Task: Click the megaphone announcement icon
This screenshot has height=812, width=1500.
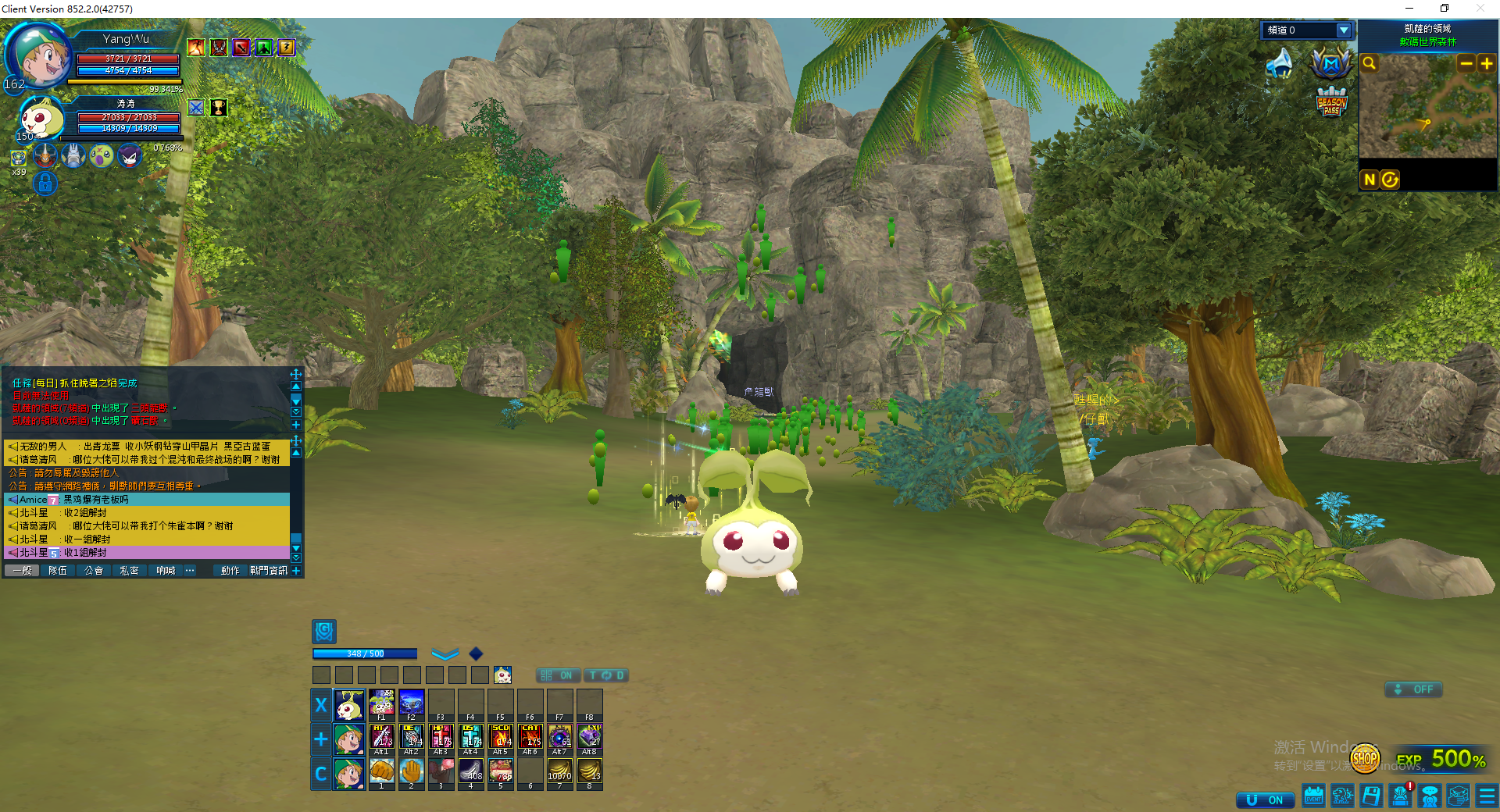Action: (x=1280, y=63)
